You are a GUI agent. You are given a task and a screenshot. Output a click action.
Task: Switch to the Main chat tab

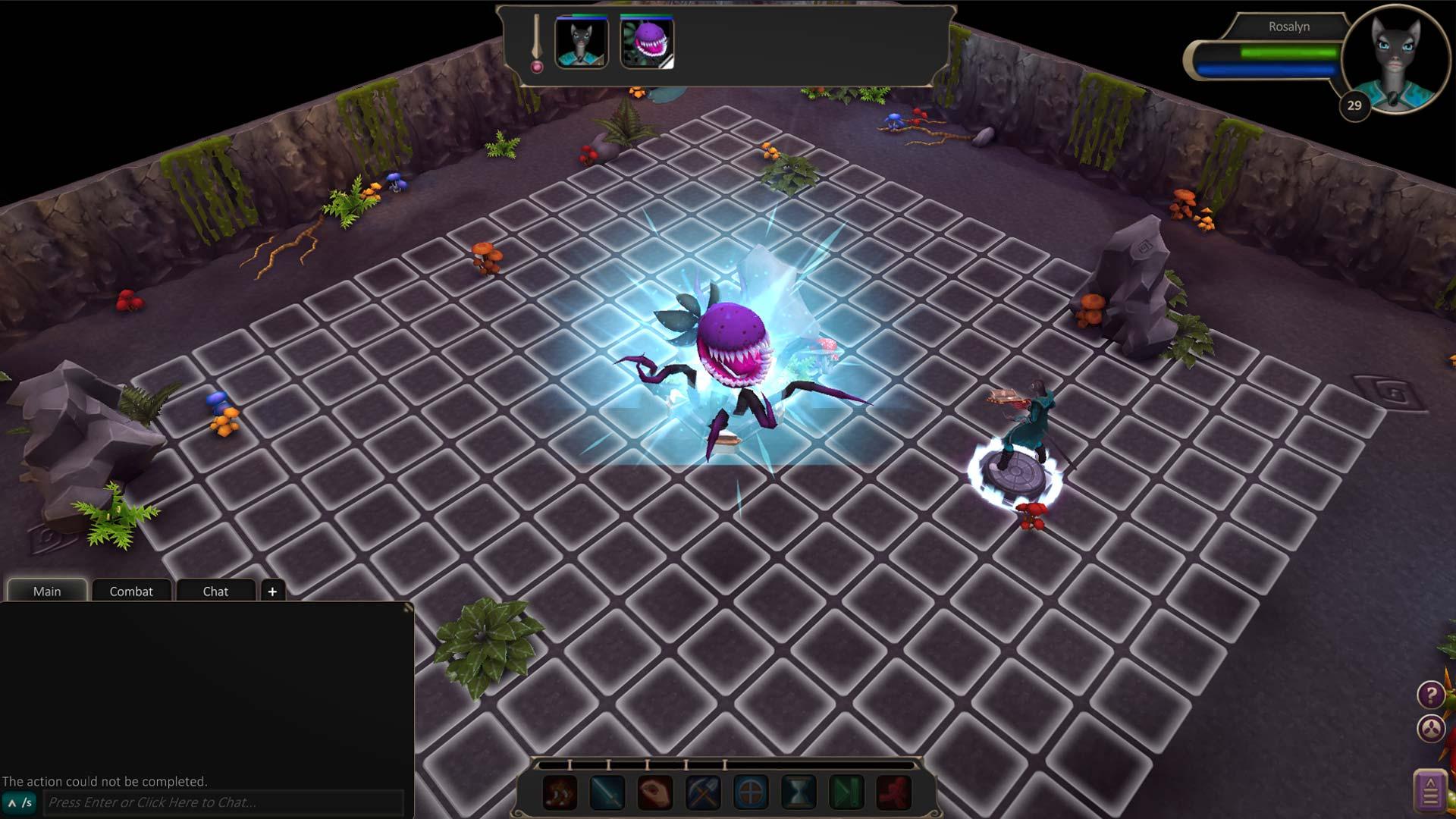click(47, 591)
